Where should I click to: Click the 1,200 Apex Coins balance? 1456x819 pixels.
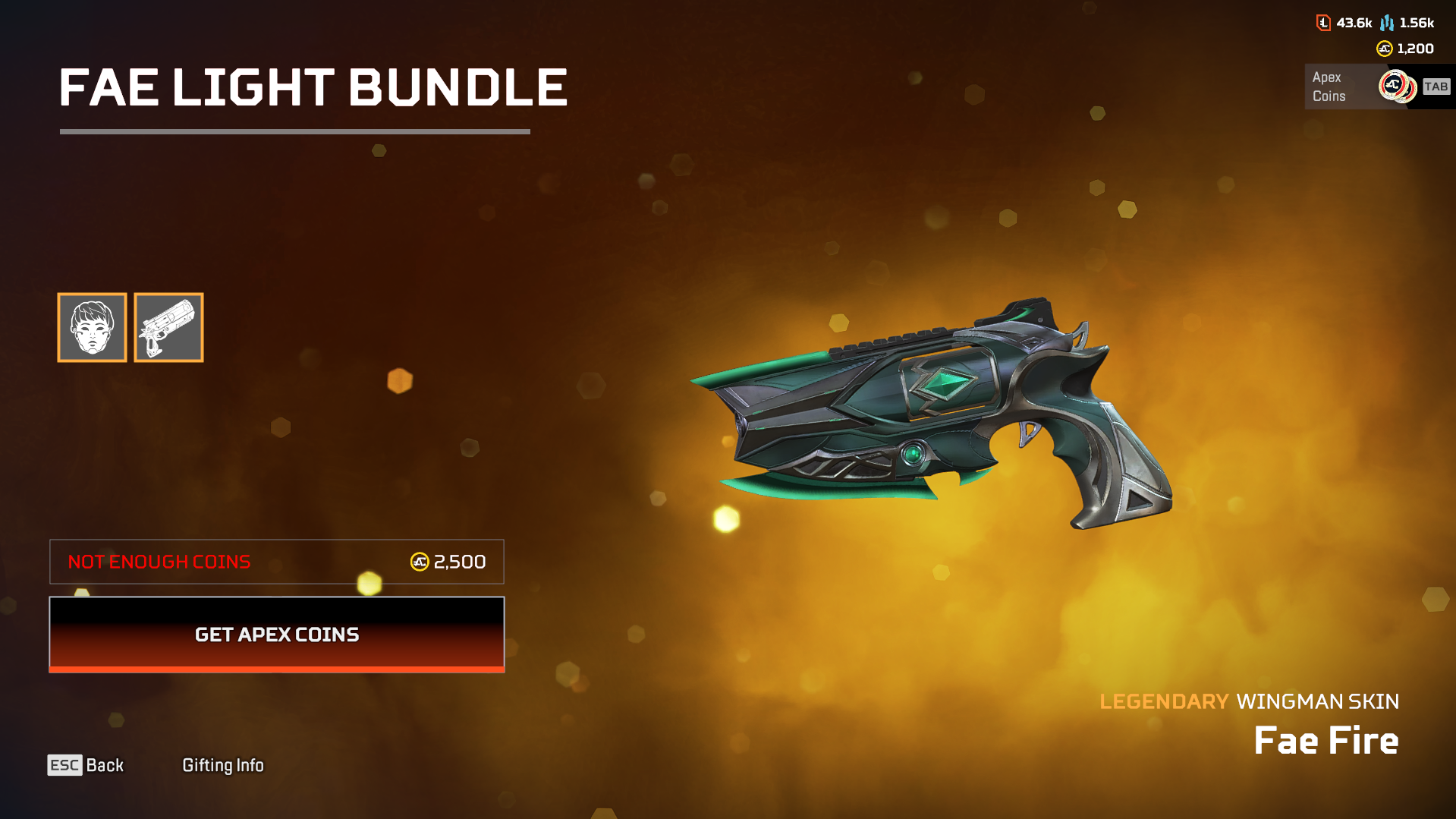pyautogui.click(x=1414, y=49)
